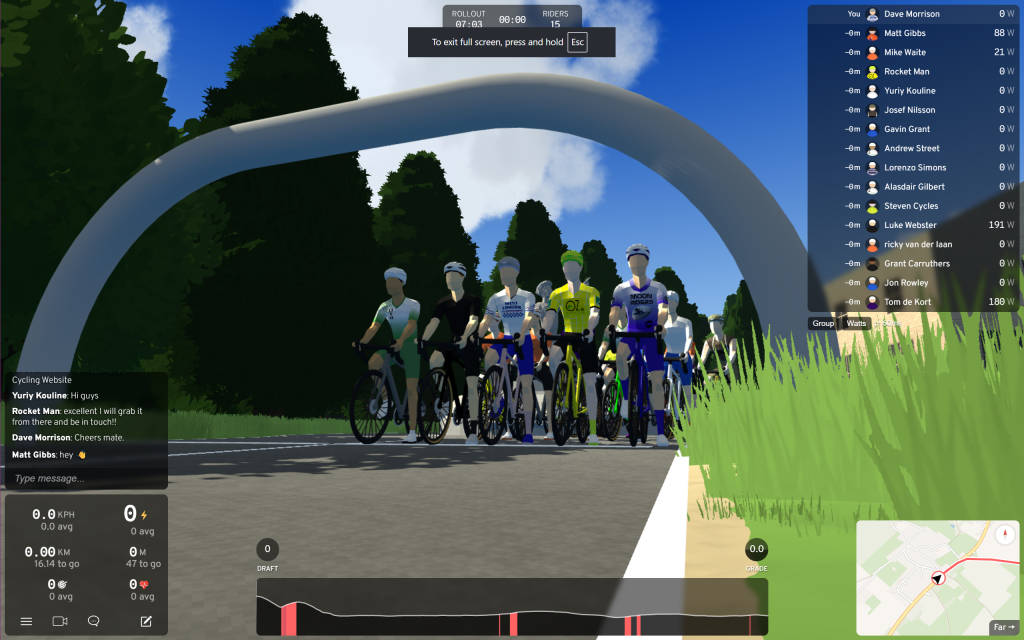Screen dimensions: 1024x640
Task: Select Matt Gibbs in the rider list
Action: click(x=913, y=33)
